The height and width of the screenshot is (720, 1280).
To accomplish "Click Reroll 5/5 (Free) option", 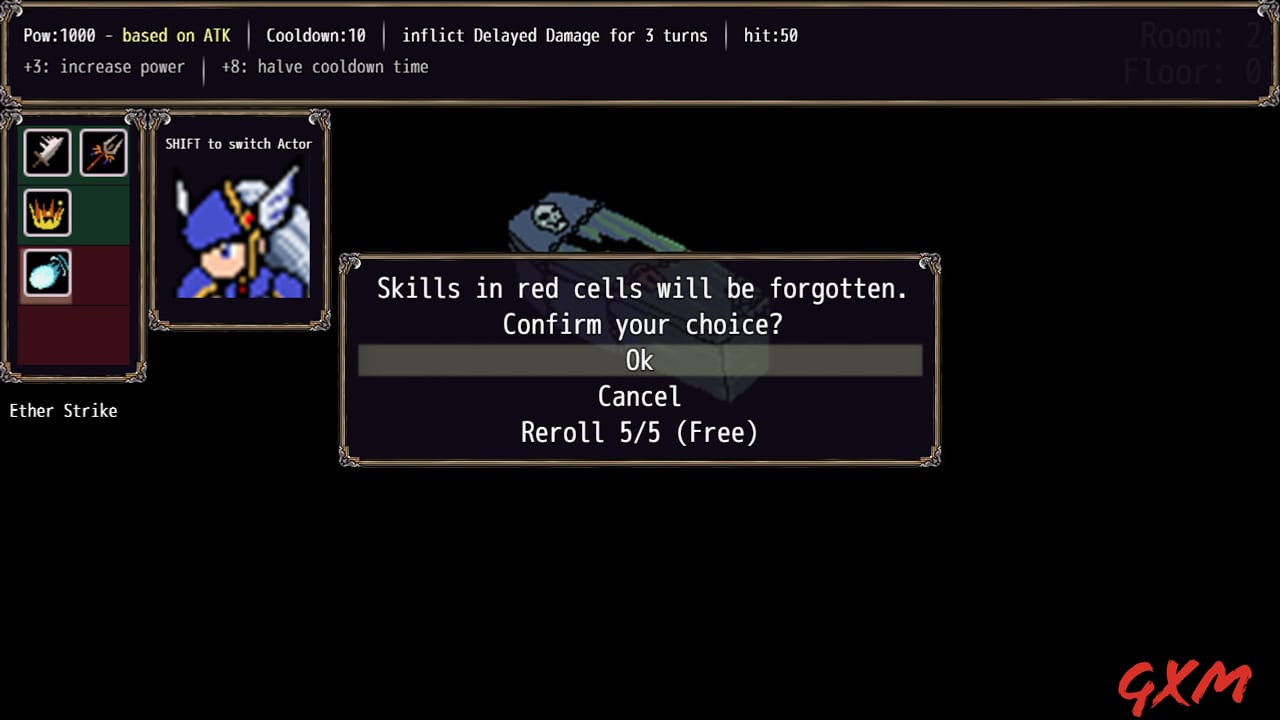I will coord(639,432).
